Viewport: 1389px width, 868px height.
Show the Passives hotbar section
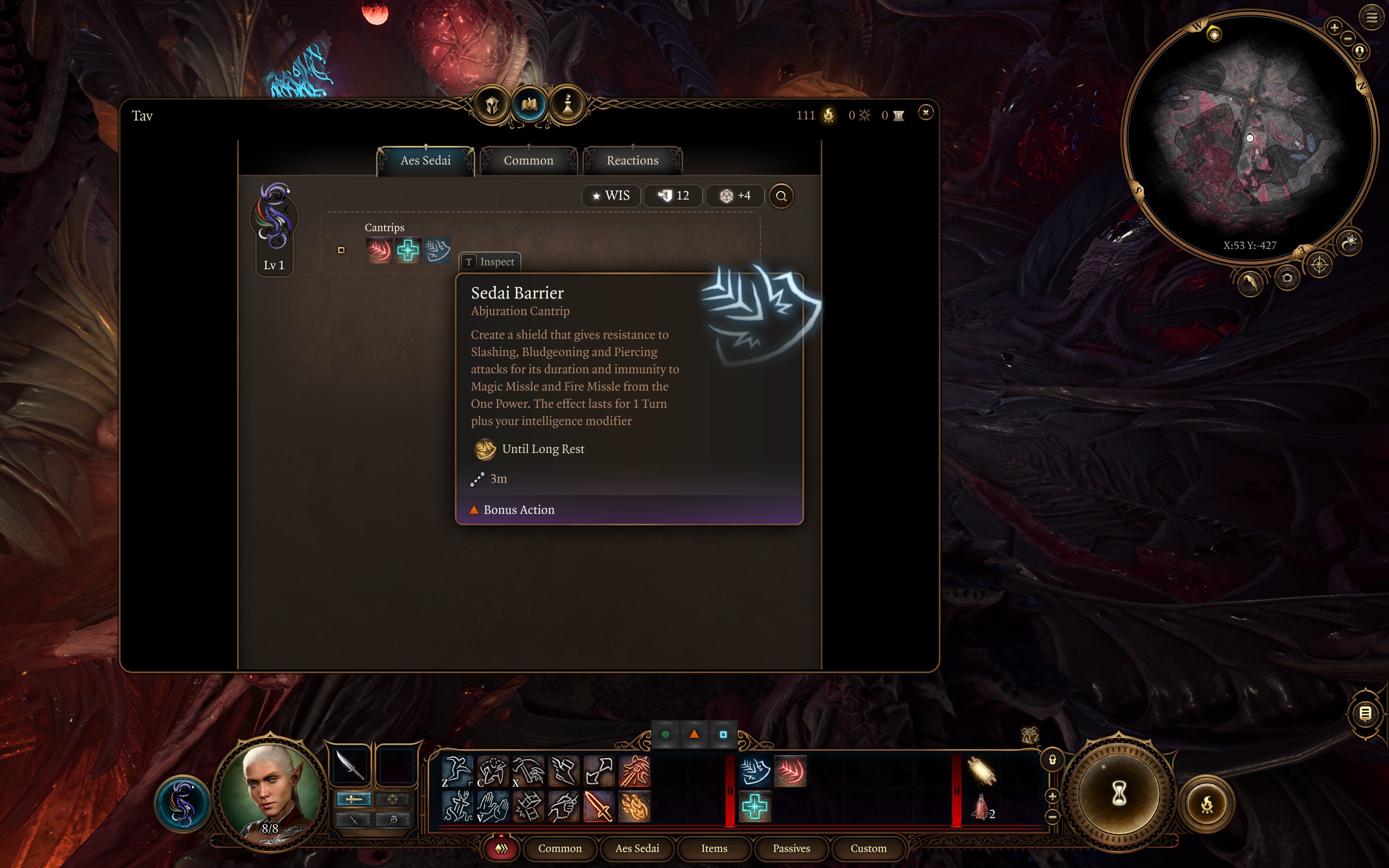pyautogui.click(x=791, y=848)
